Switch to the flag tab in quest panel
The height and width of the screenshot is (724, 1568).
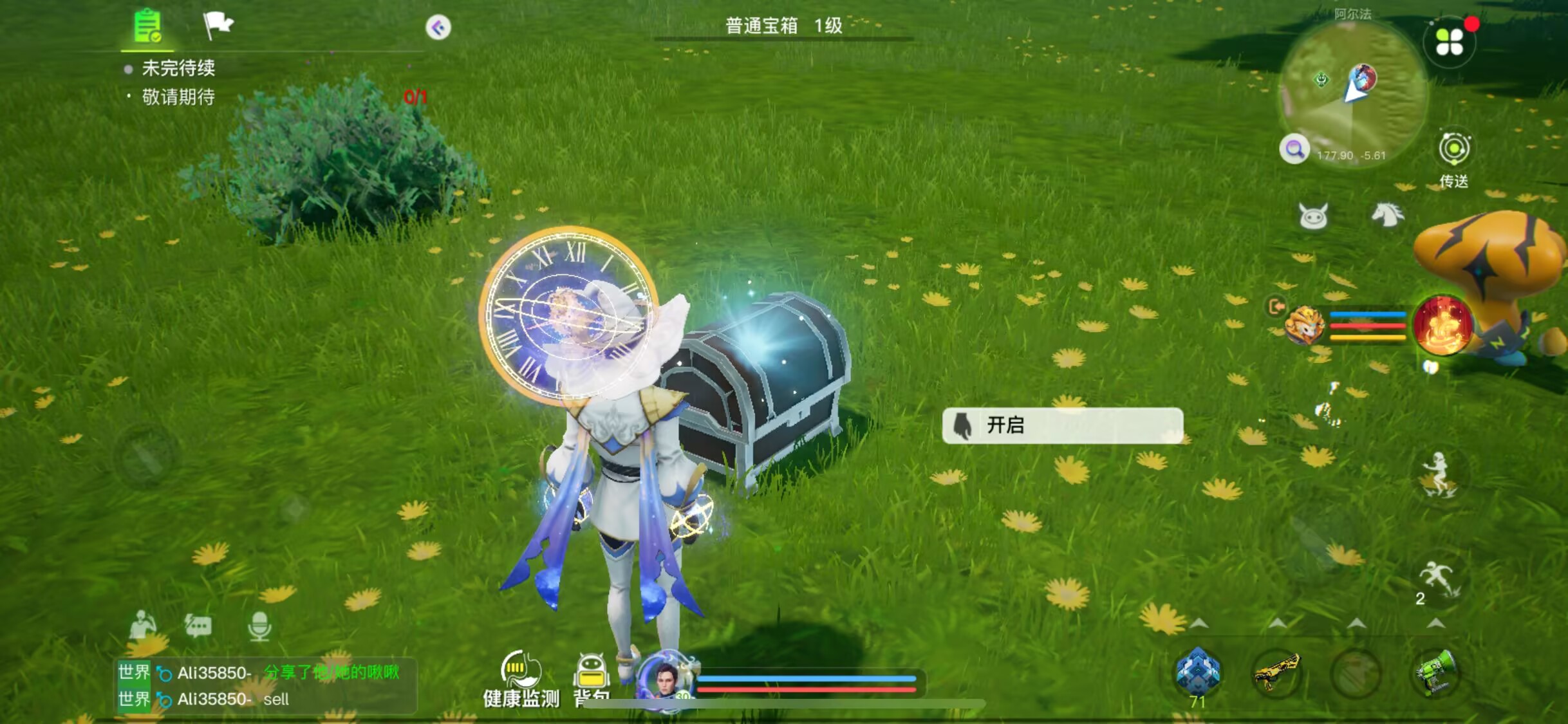pyautogui.click(x=219, y=26)
